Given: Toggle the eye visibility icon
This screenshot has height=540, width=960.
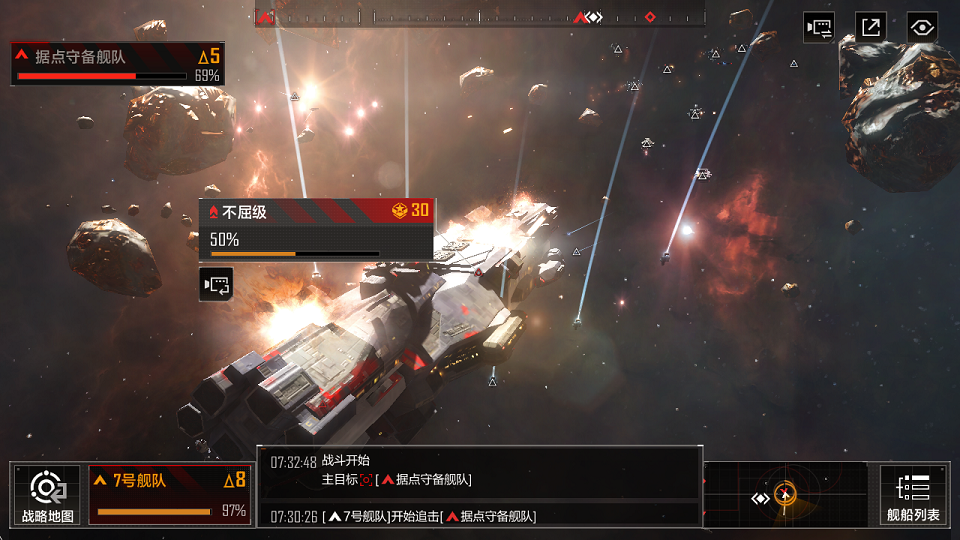Looking at the screenshot, I should [x=922, y=27].
